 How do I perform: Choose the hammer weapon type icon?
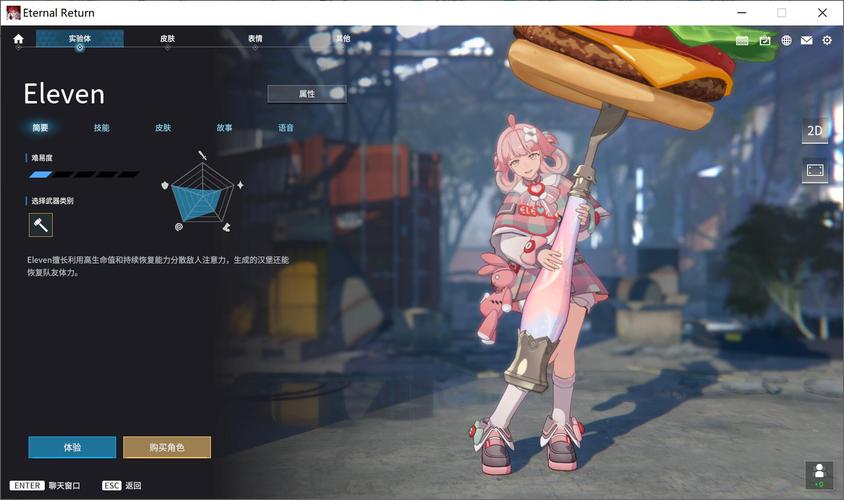click(40, 225)
